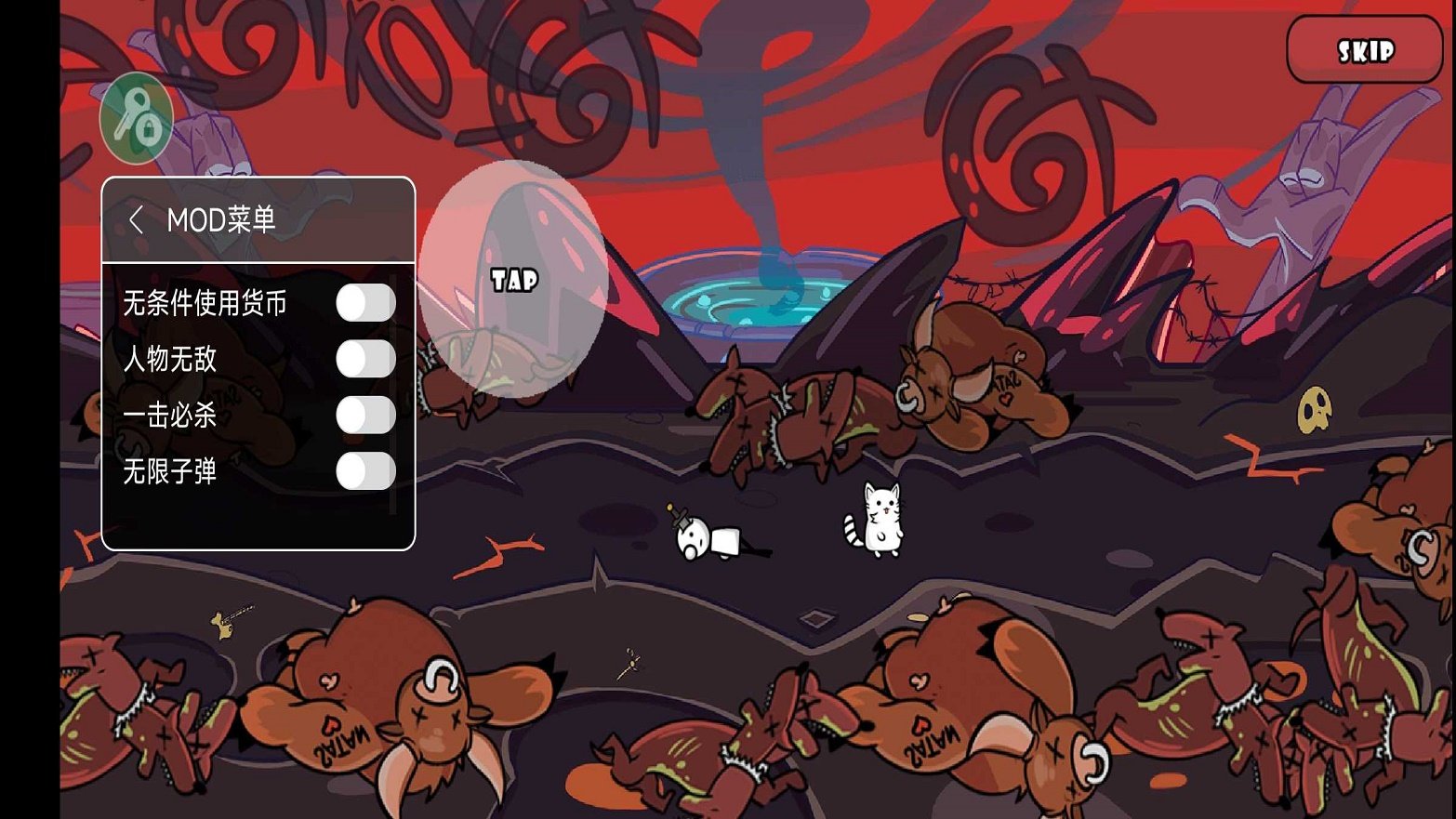The height and width of the screenshot is (819, 1456).
Task: Toggle the 无条件使用货币 switch
Action: (365, 303)
